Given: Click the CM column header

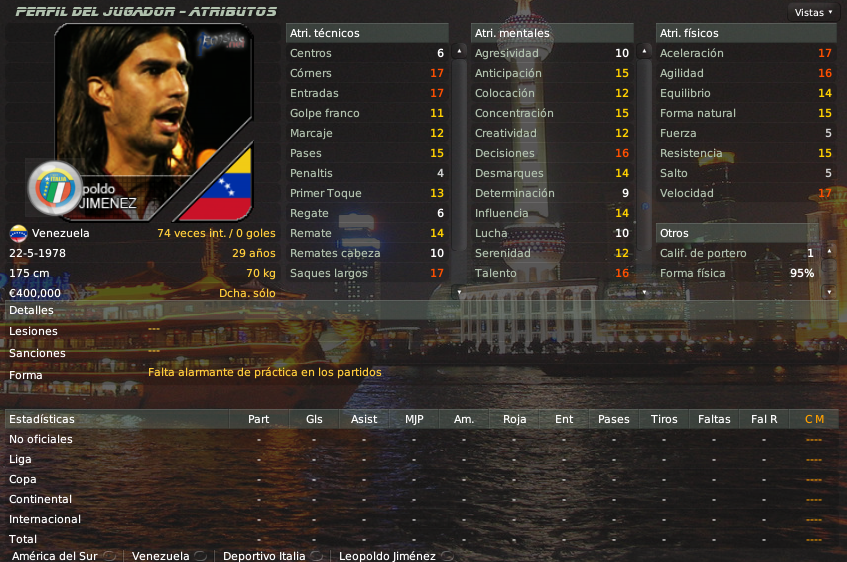Looking at the screenshot, I should click(x=814, y=419).
